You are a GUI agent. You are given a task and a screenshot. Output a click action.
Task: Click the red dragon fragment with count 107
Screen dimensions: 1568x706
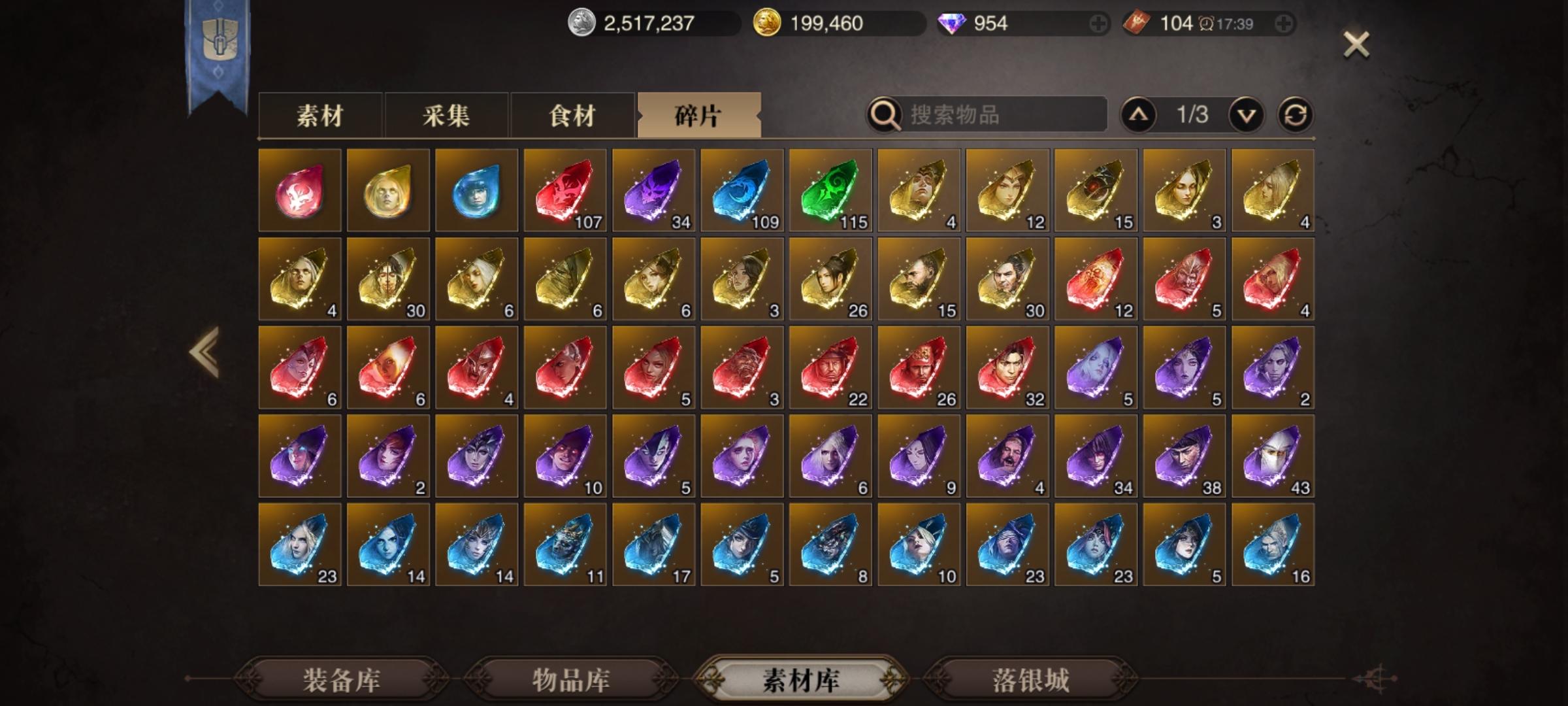pyautogui.click(x=566, y=190)
